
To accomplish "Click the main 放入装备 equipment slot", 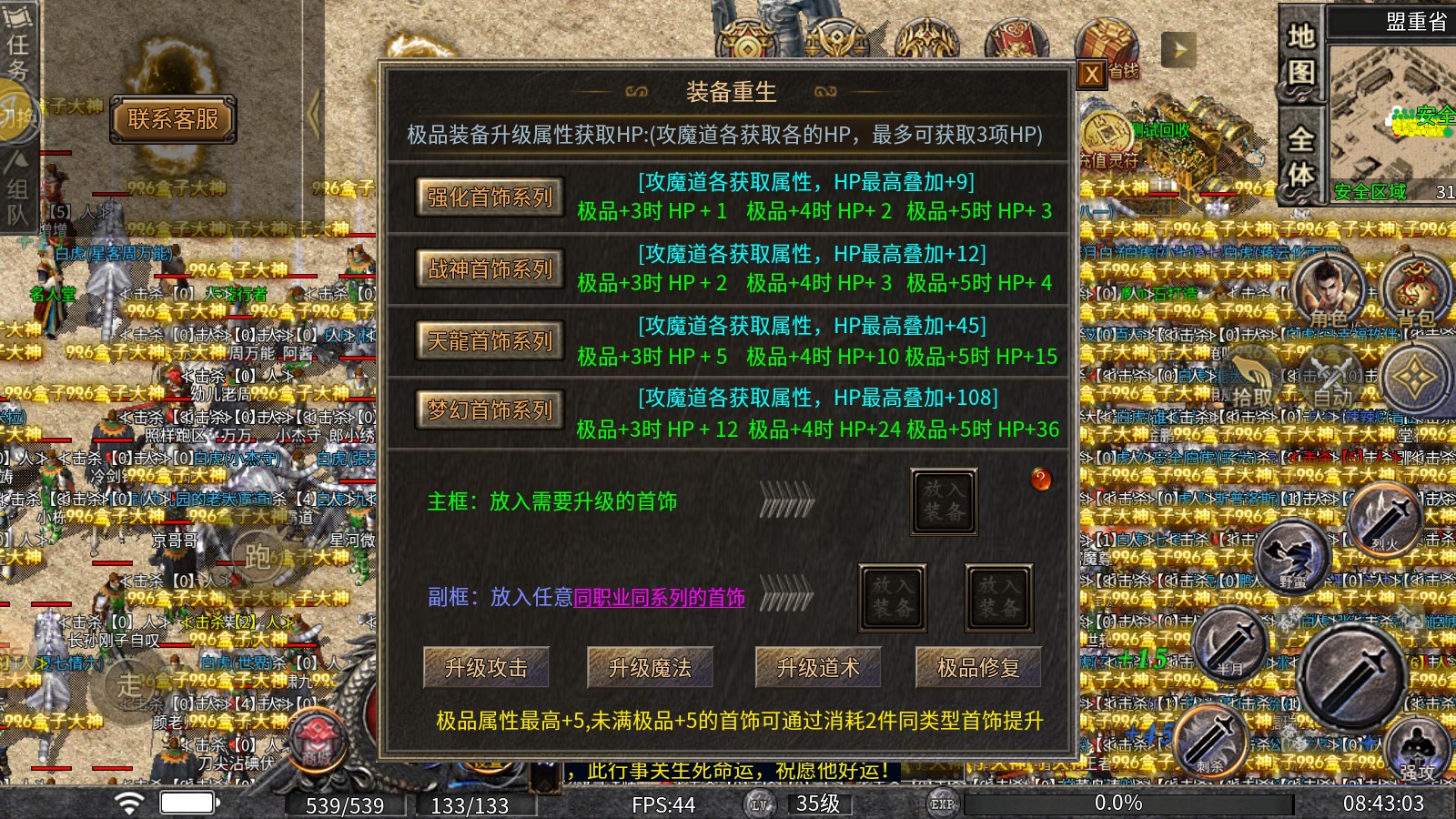I will 944,500.
